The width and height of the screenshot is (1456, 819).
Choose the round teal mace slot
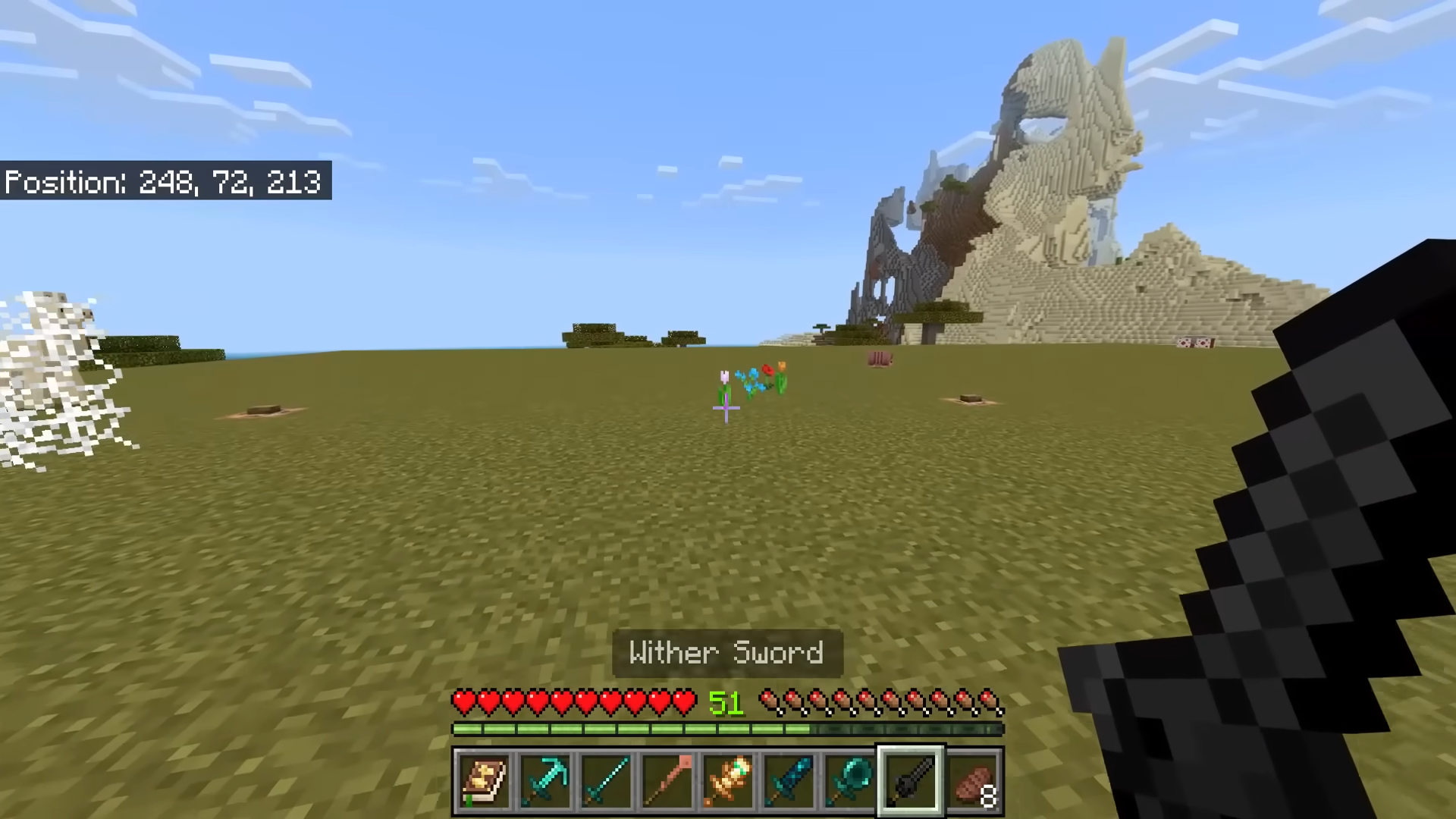tap(849, 781)
